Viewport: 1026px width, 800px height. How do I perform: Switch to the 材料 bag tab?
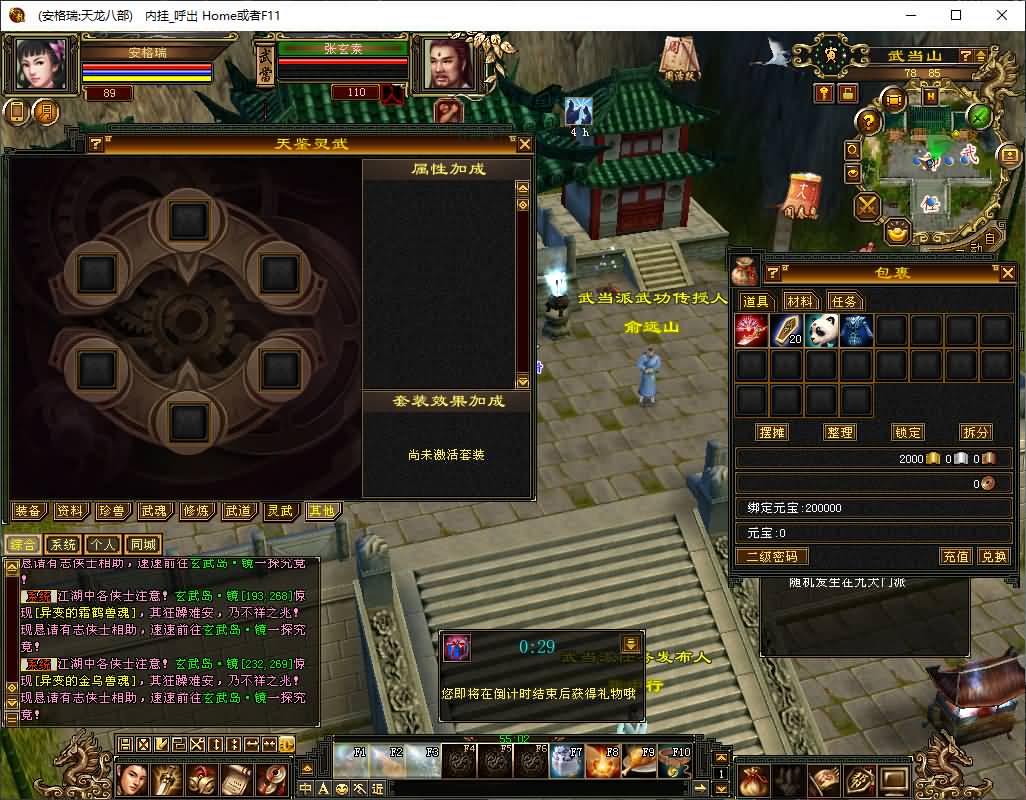(x=799, y=301)
